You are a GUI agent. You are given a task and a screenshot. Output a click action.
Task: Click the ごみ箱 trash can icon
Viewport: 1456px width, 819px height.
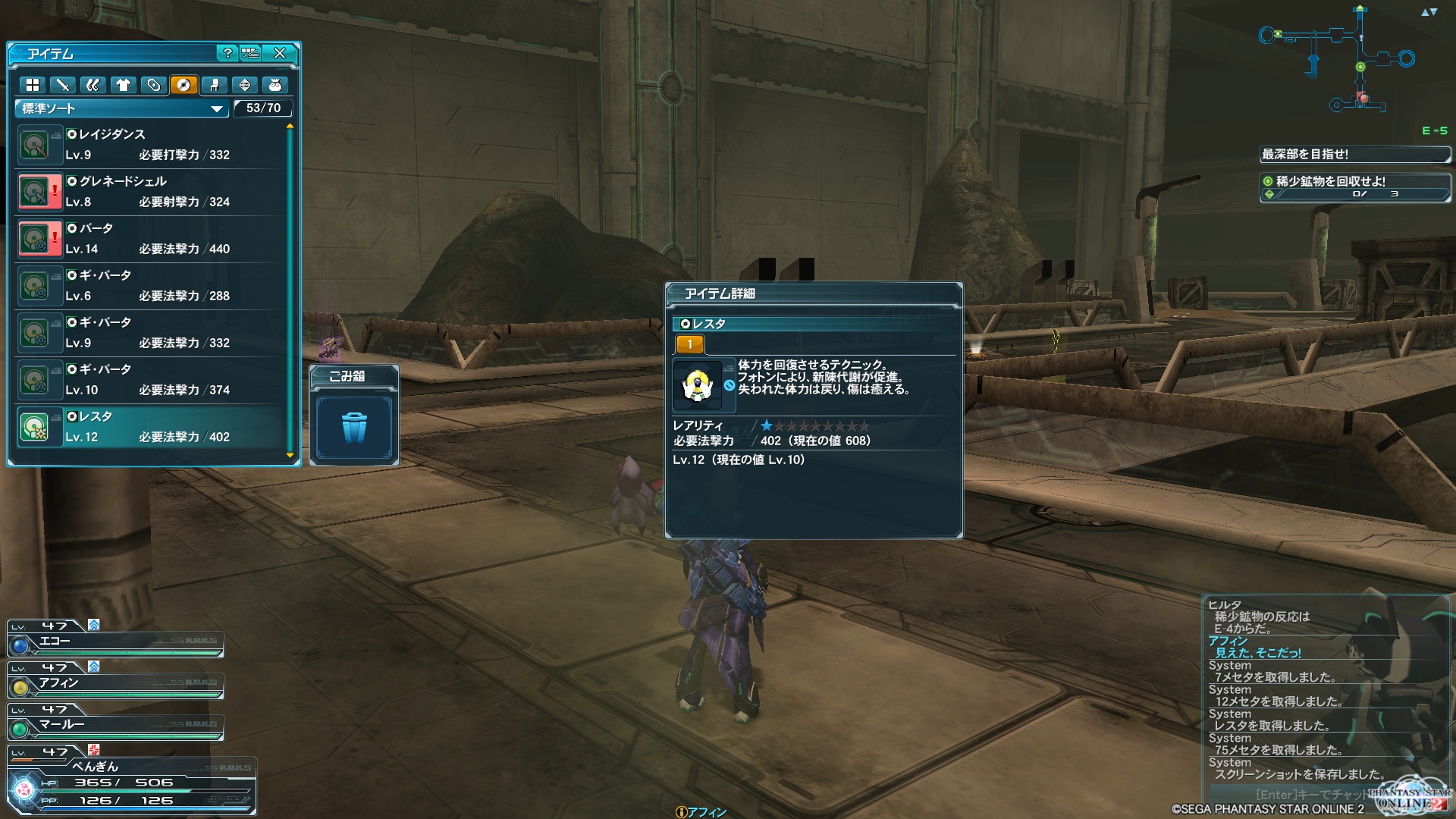coord(354,428)
